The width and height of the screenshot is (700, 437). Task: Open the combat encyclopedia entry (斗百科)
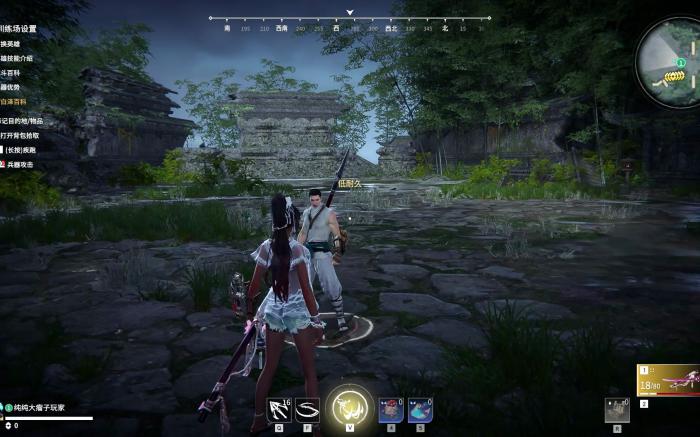(x=13, y=73)
